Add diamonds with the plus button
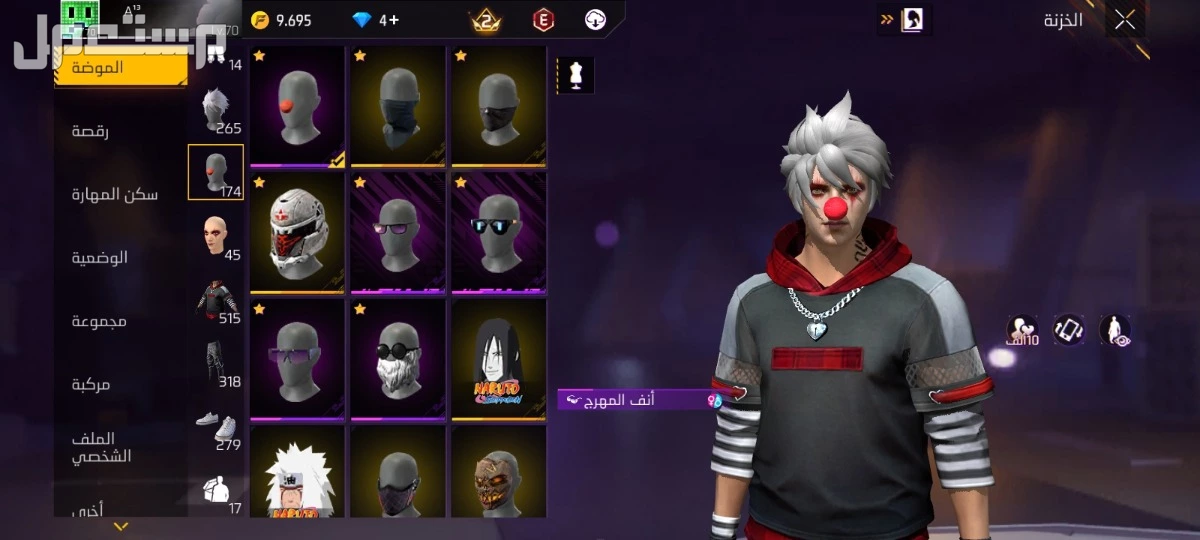The height and width of the screenshot is (540, 1200). click(395, 20)
